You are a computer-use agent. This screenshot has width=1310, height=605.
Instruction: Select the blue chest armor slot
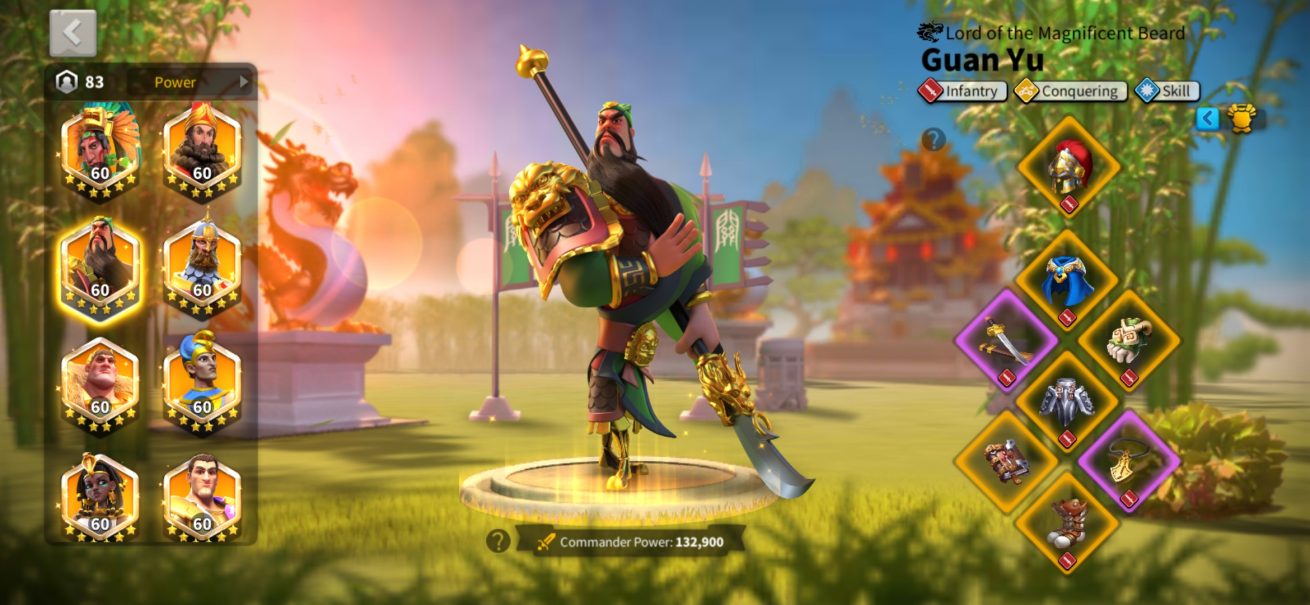1068,280
